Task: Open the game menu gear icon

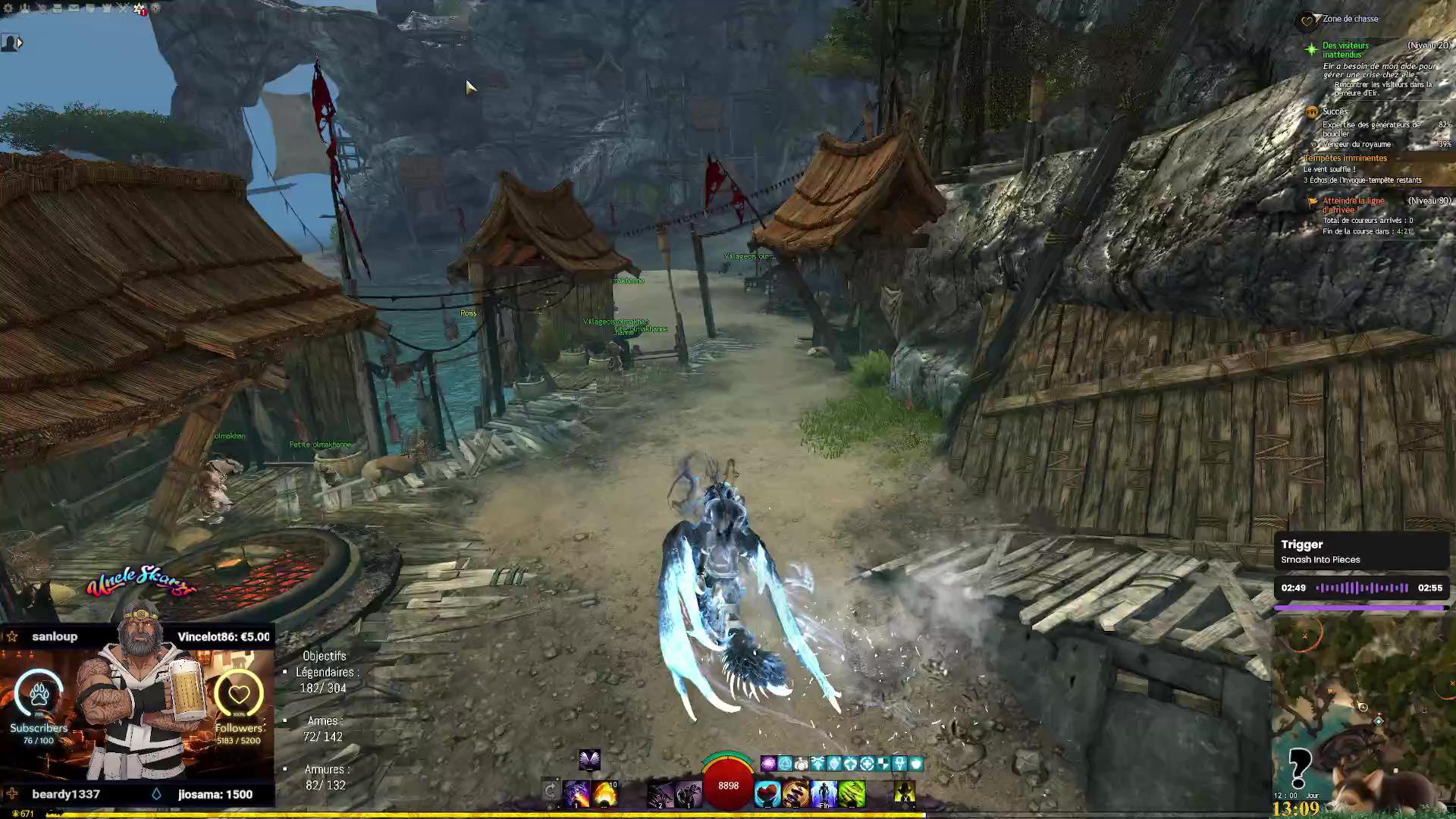Action: [9, 8]
